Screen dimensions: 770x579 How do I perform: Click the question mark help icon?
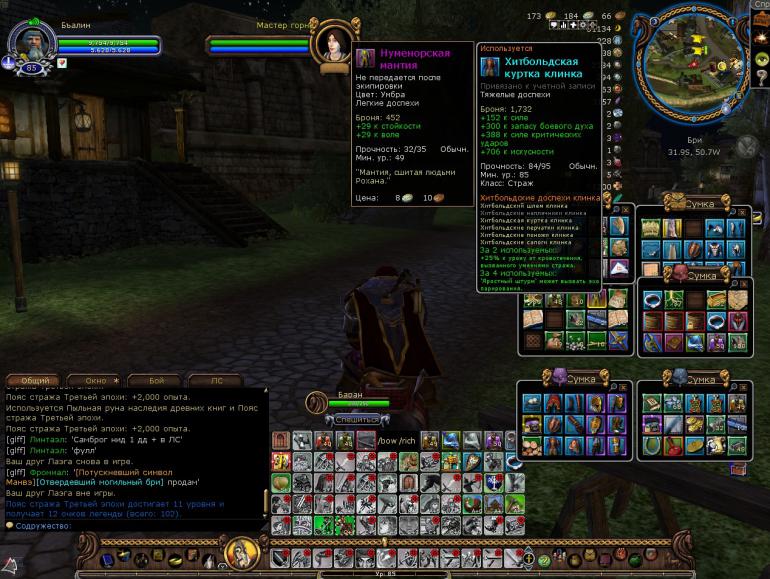544,561
